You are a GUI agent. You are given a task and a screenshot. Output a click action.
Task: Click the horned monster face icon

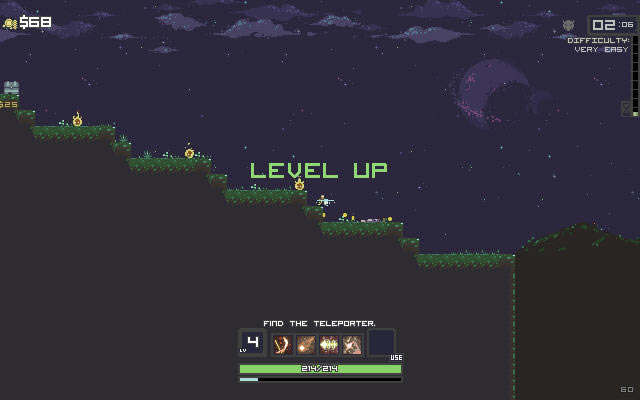pyautogui.click(x=569, y=25)
